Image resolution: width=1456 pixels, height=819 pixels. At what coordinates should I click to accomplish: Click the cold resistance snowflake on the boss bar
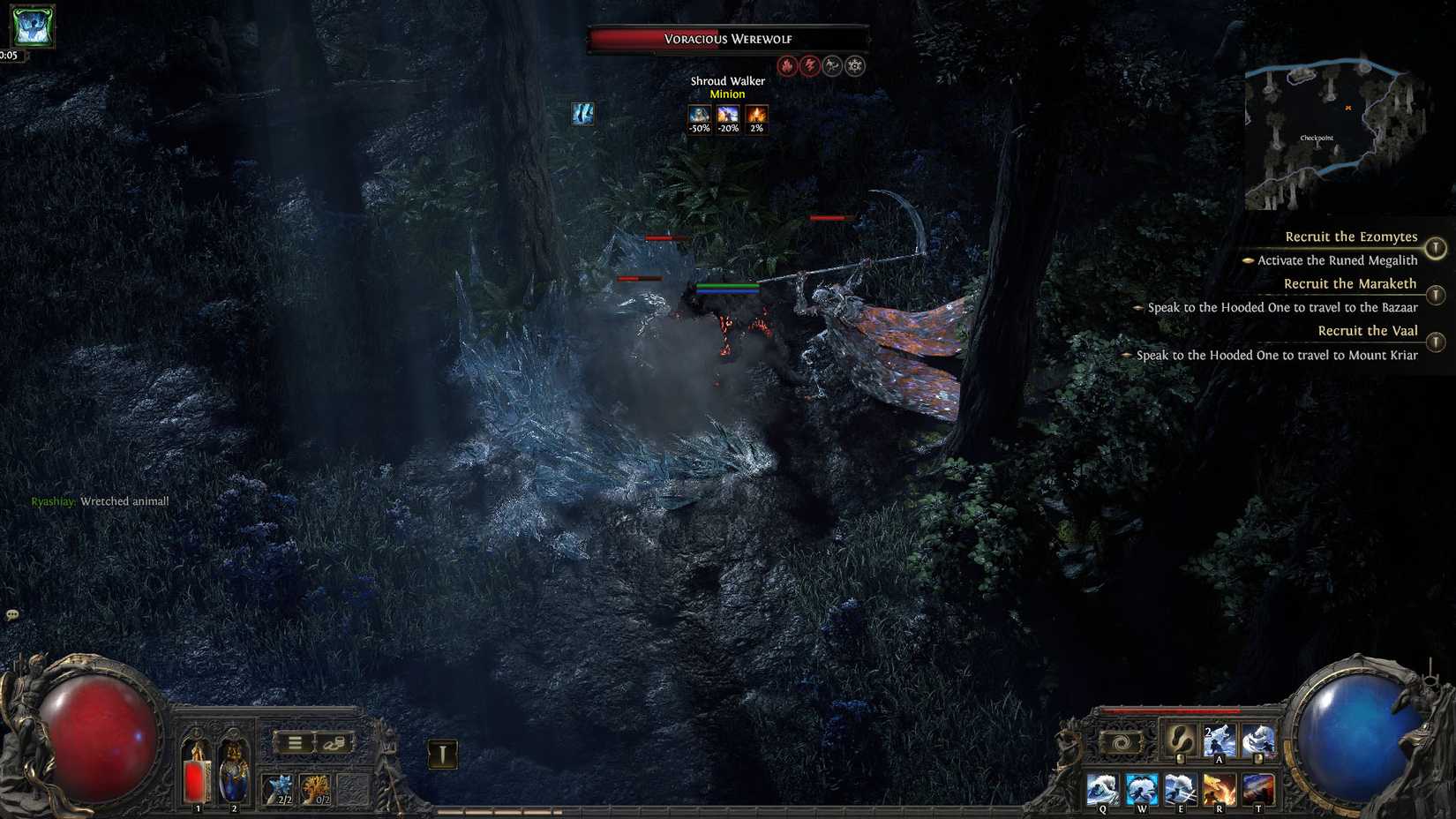853,65
